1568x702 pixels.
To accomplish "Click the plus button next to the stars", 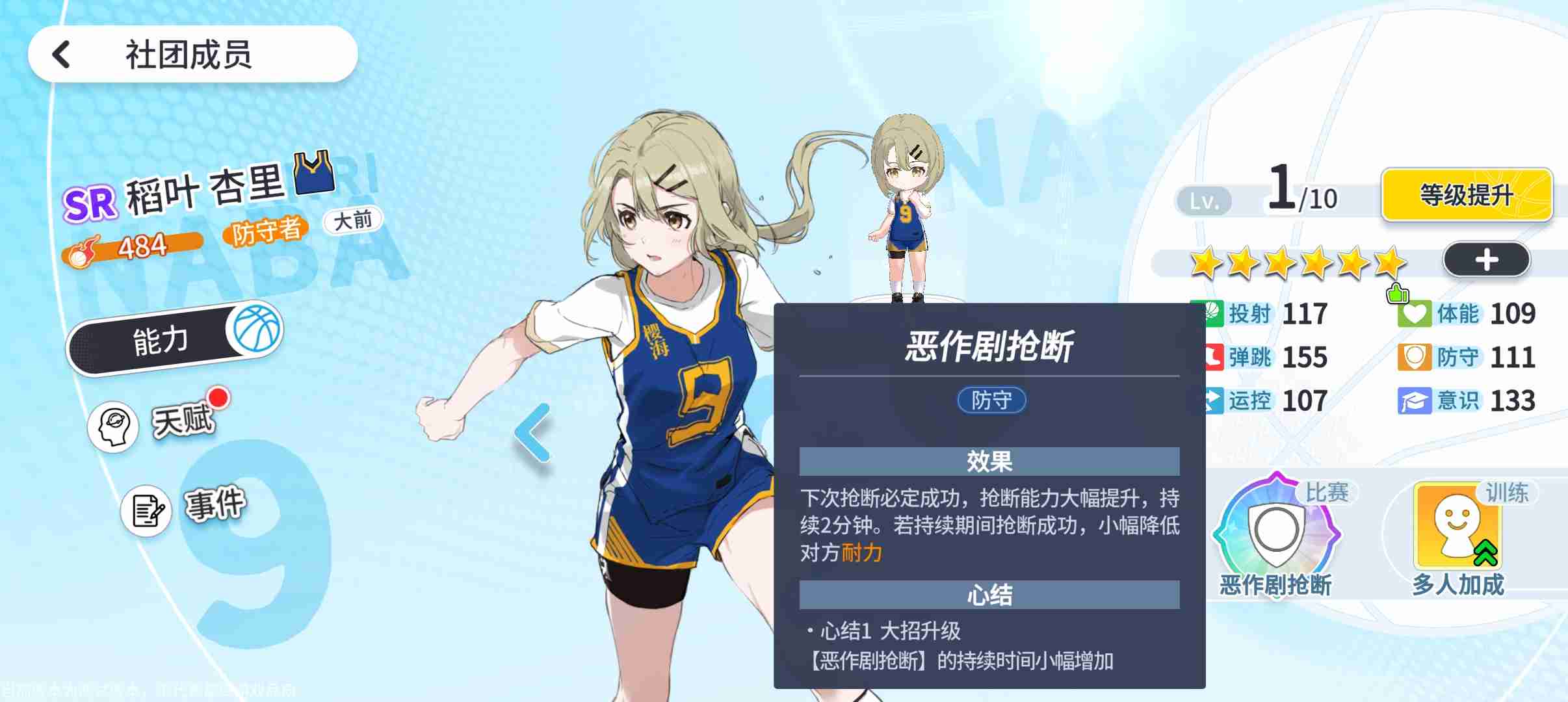I will (x=1487, y=259).
